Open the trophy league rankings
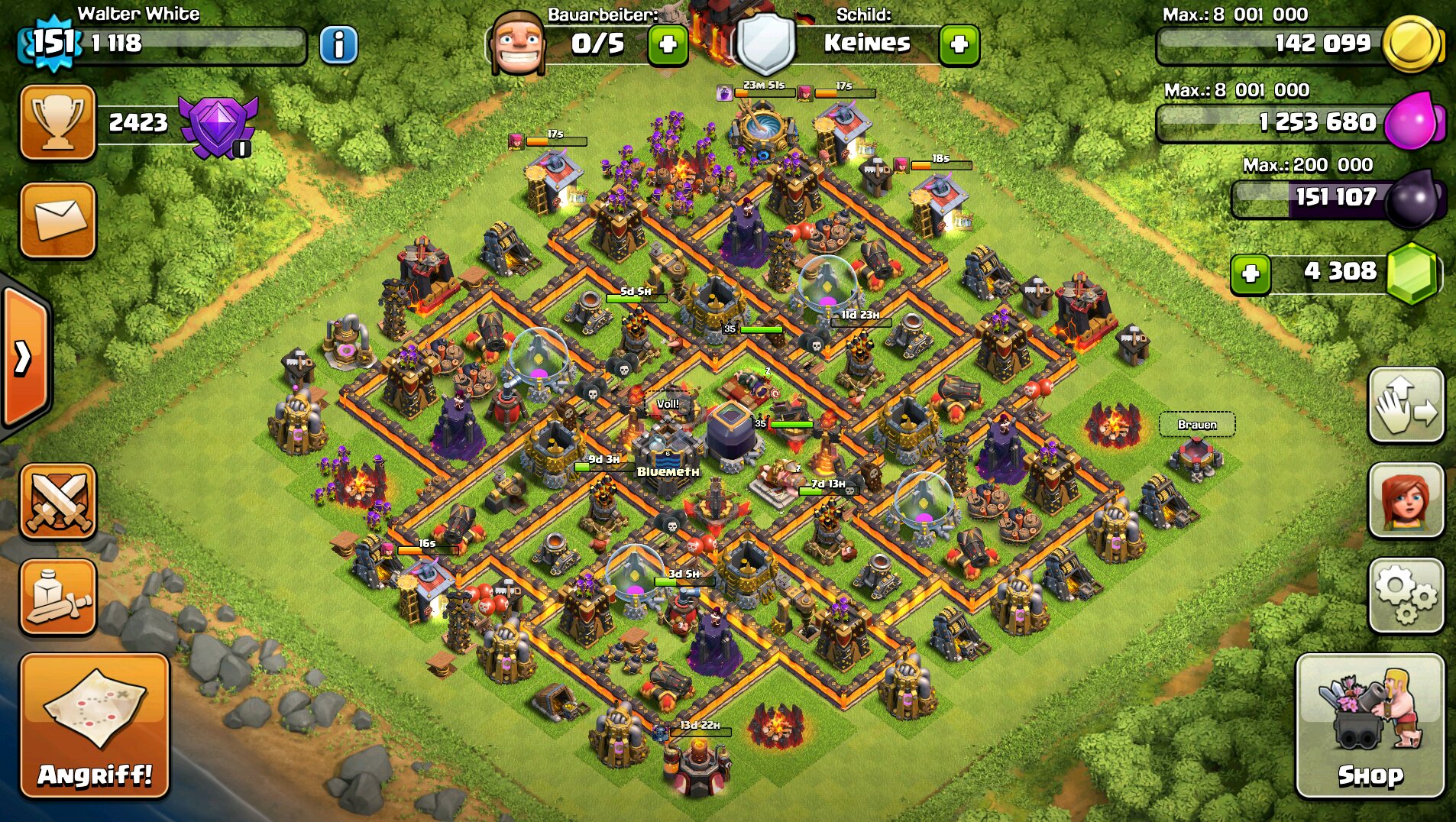 pyautogui.click(x=58, y=122)
